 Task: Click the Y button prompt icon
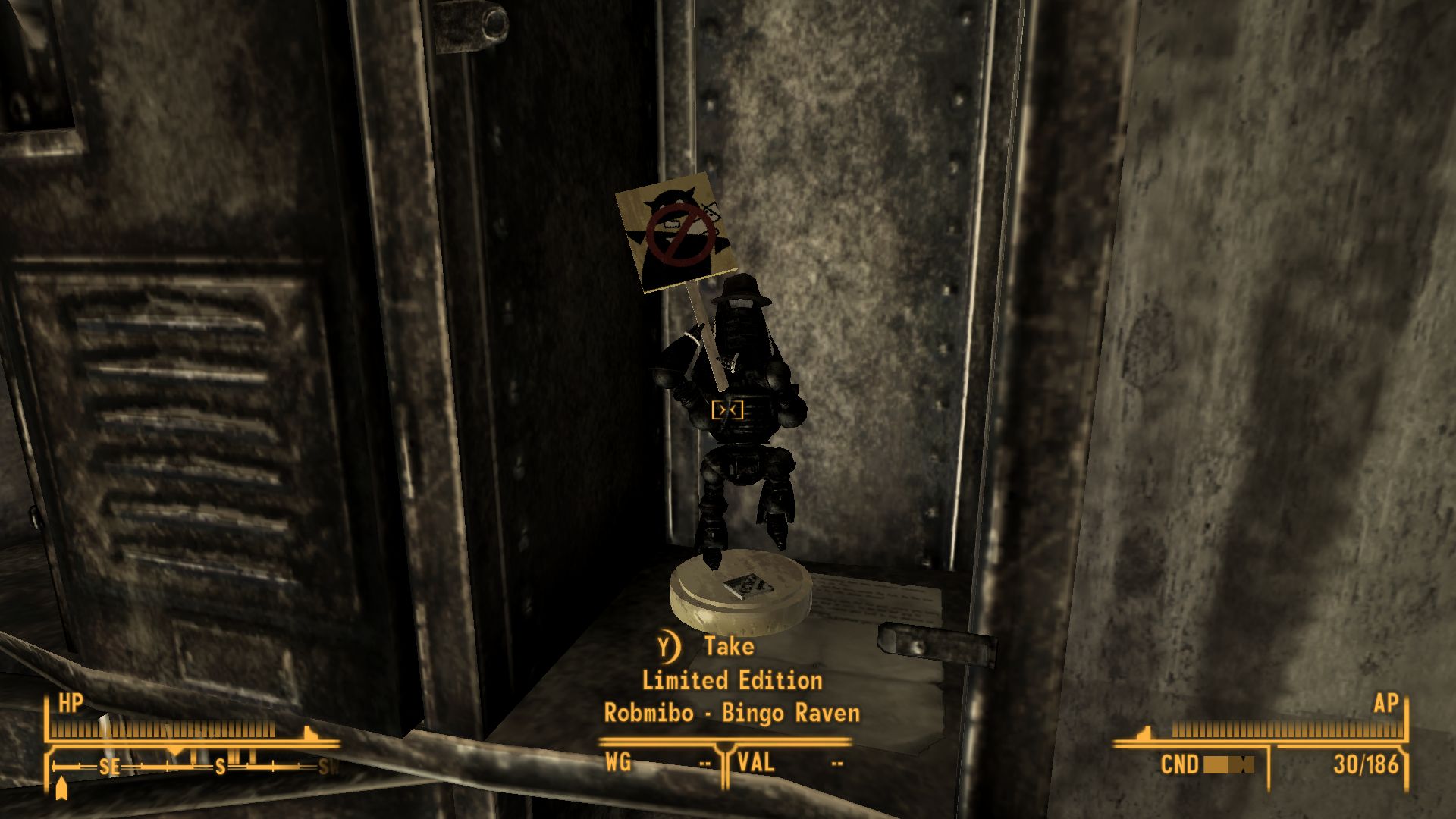[x=666, y=647]
